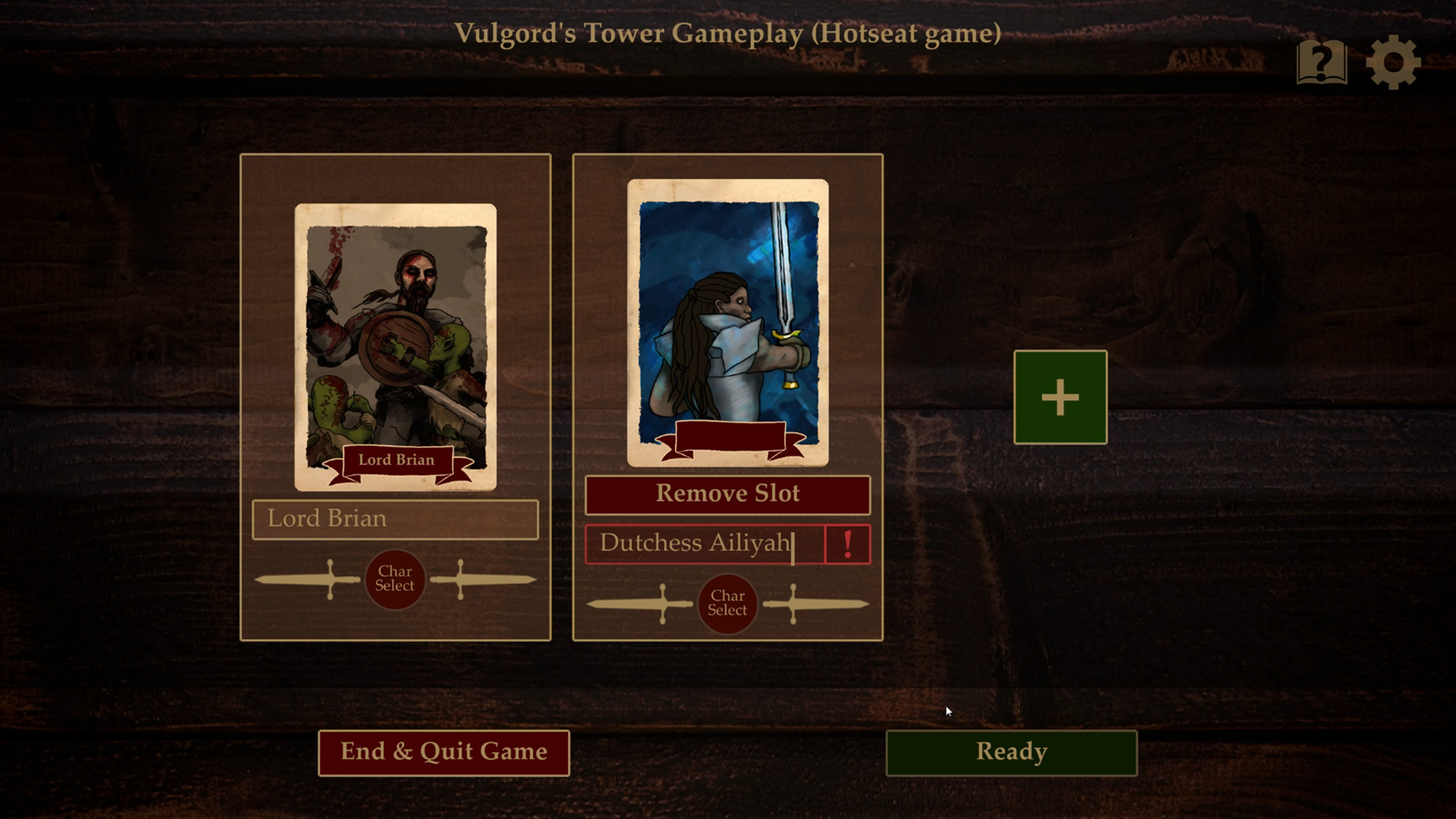This screenshot has height=819, width=1456.
Task: Click the Vulgord's Tower Gameplay title
Action: [x=729, y=33]
